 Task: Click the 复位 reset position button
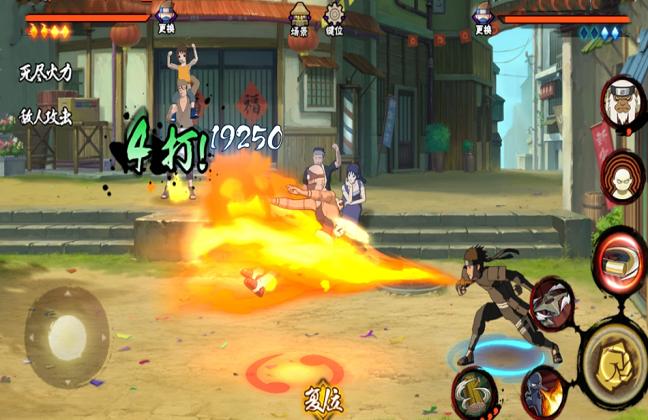(325, 400)
